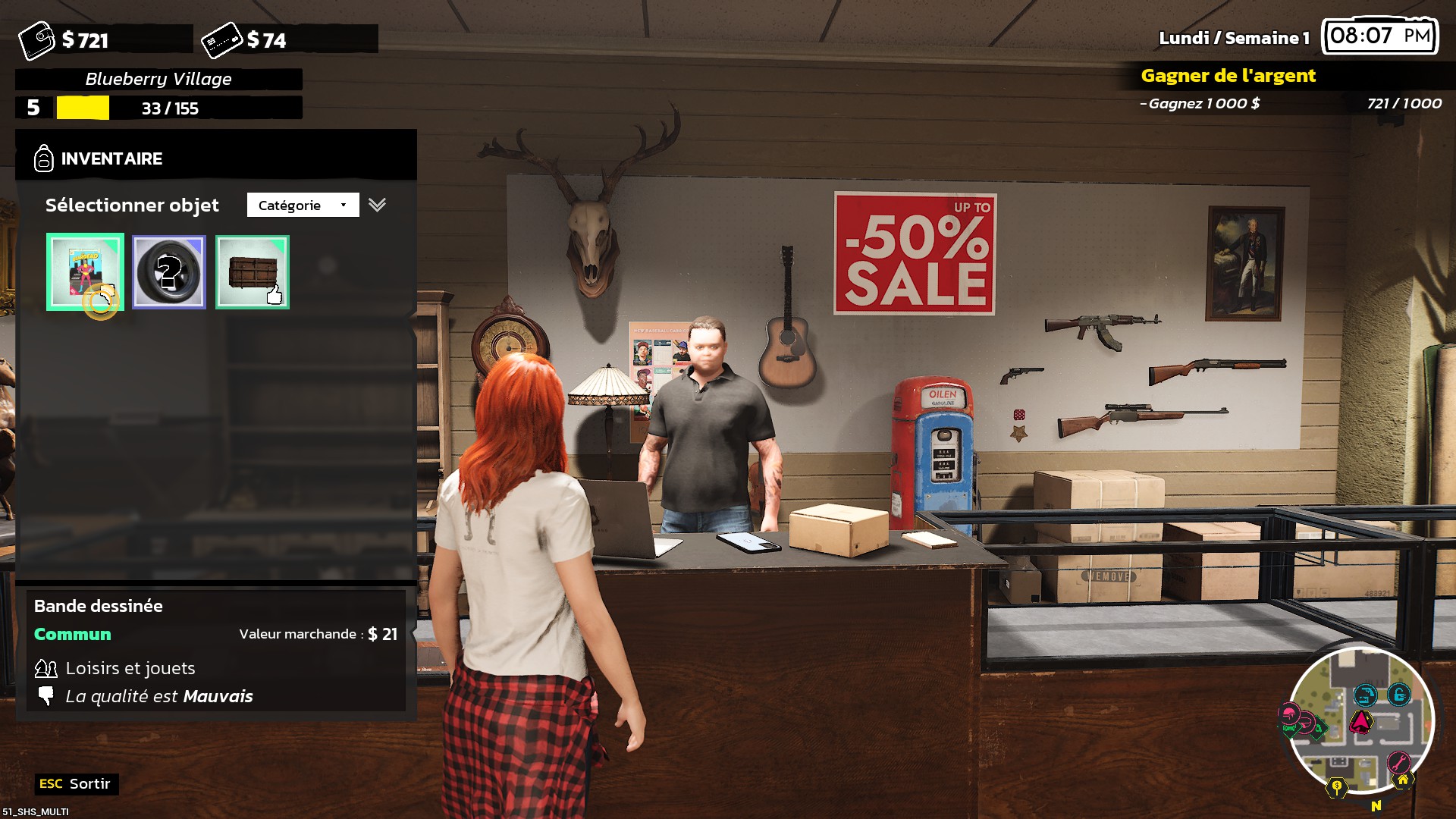
Task: Select the unknown tire item slot
Action: pos(168,271)
